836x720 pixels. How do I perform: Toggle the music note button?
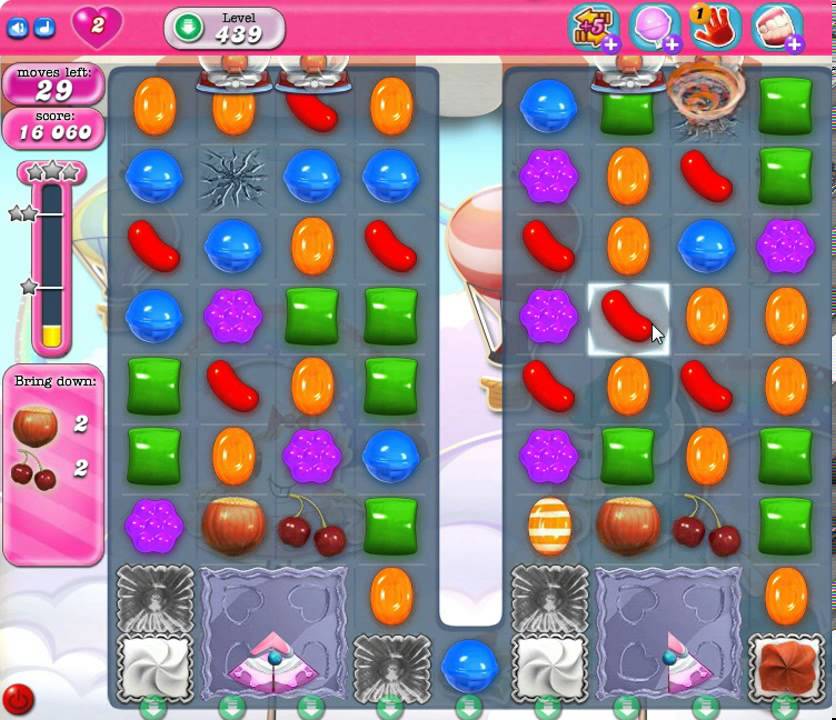point(43,28)
